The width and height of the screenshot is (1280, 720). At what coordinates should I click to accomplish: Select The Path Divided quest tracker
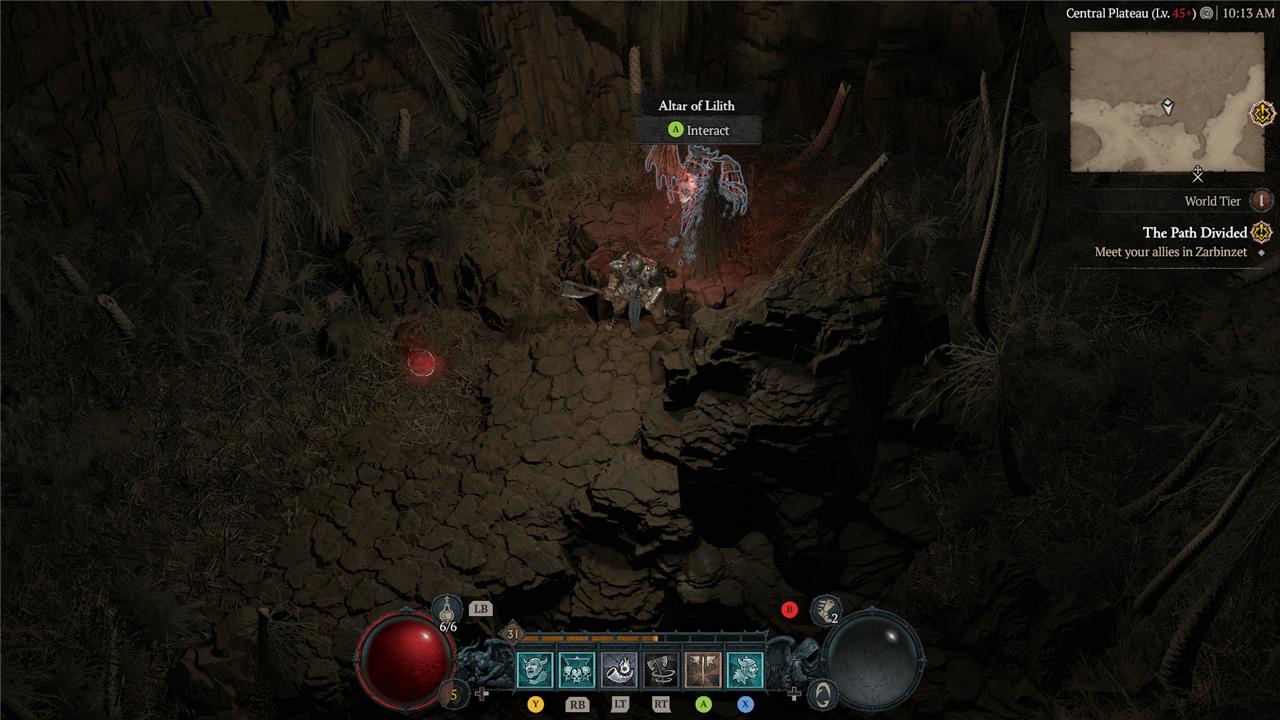tap(1195, 233)
